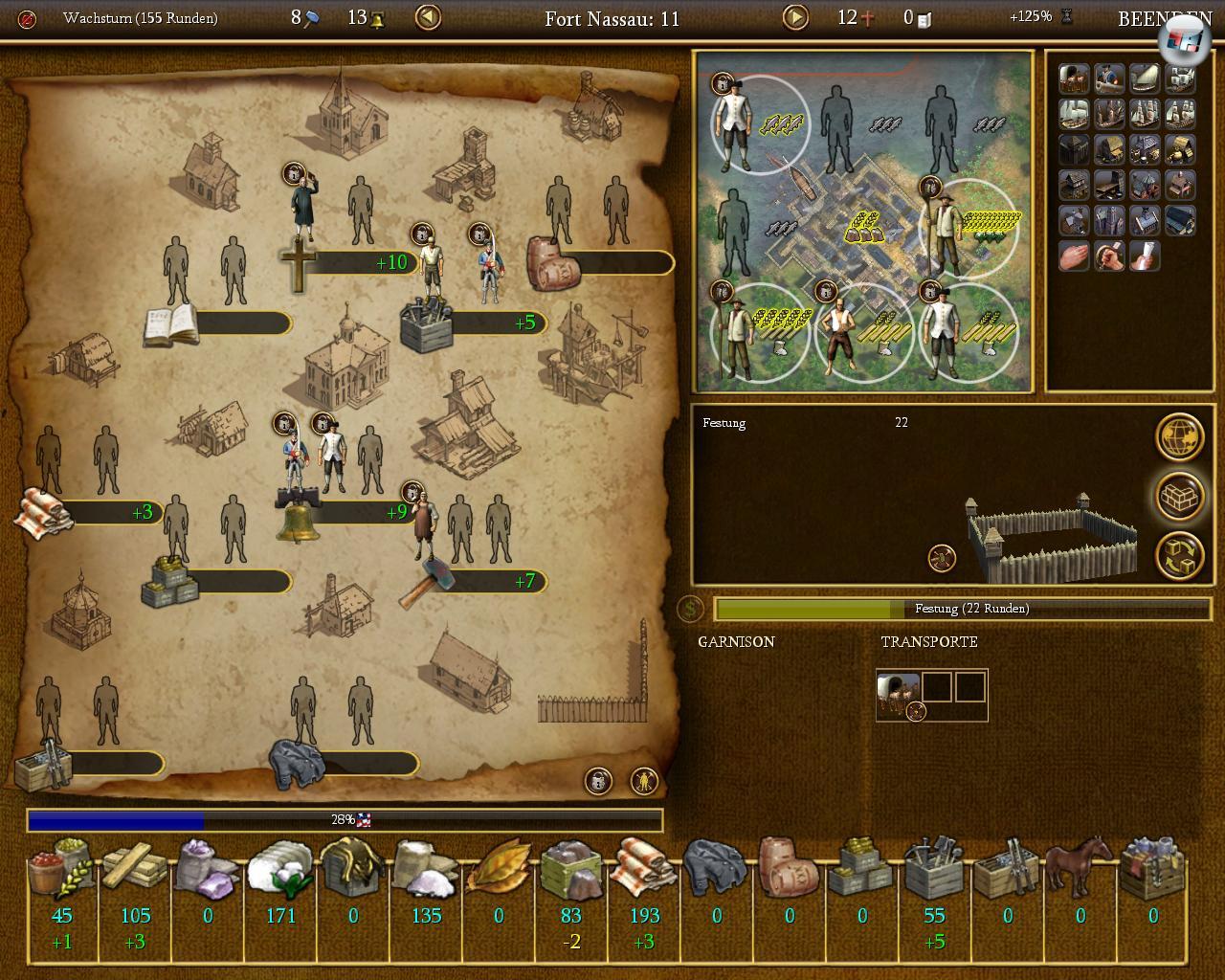Choose the cotton stock showing 171

[x=280, y=882]
